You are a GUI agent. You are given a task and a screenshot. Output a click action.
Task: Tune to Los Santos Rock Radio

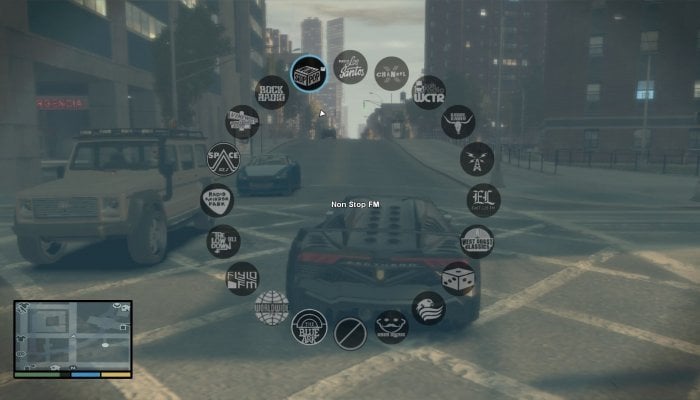tap(272, 92)
